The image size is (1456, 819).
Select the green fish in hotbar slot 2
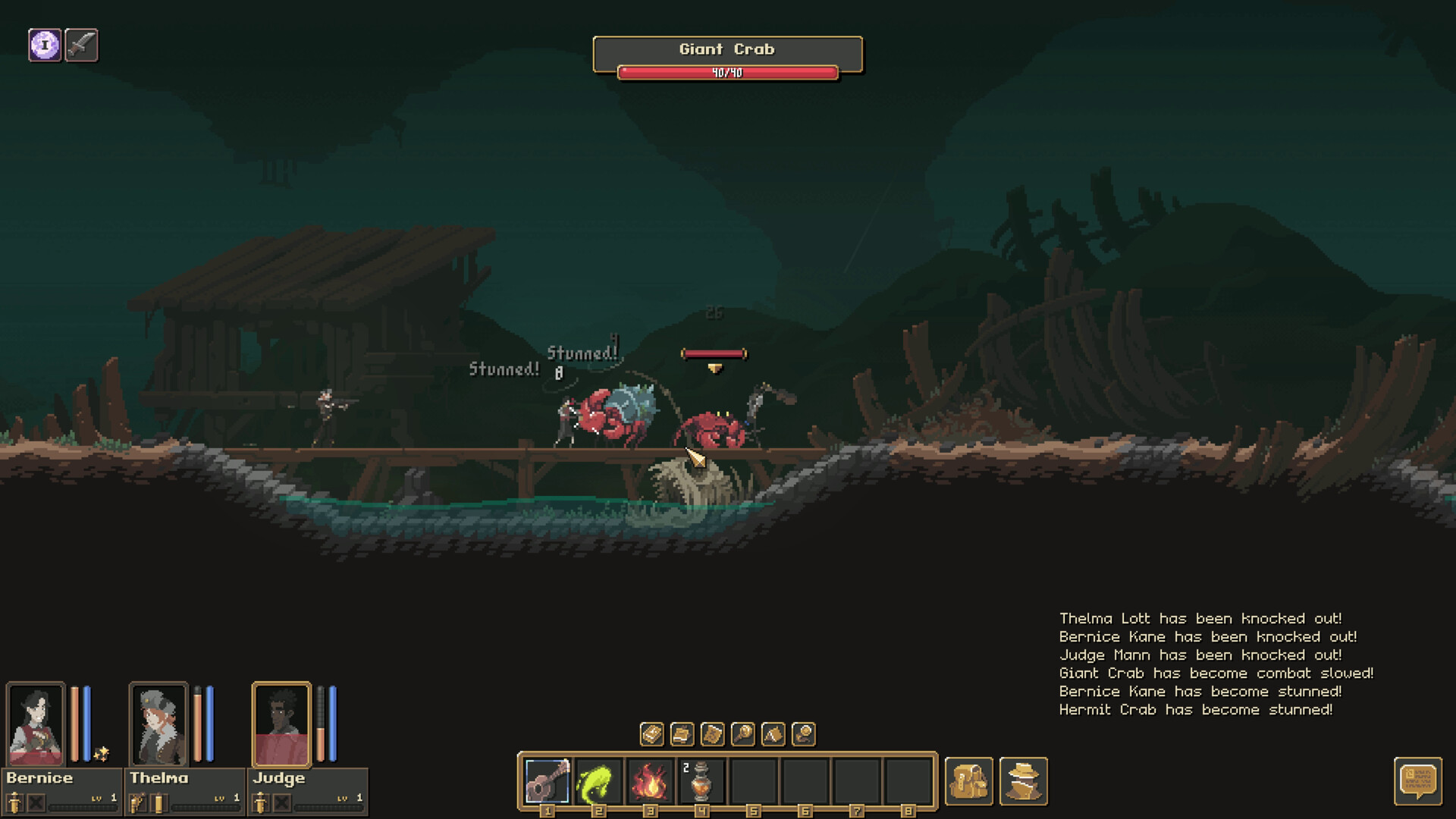point(598,780)
